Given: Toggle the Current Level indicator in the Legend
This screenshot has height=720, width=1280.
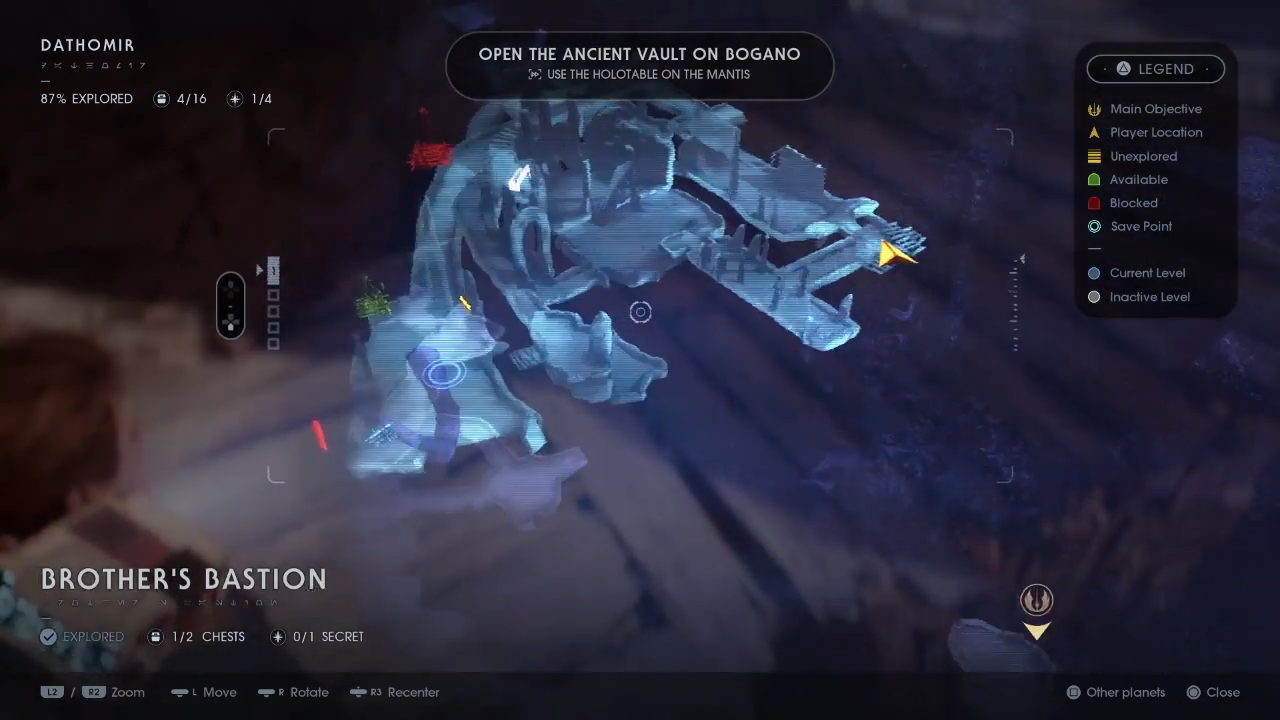Looking at the screenshot, I should click(1094, 273).
